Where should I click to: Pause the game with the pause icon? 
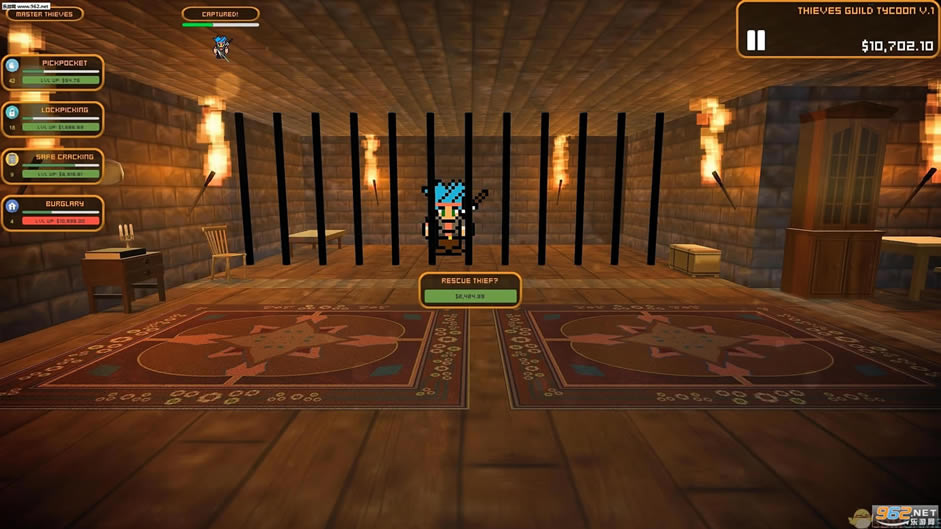756,40
